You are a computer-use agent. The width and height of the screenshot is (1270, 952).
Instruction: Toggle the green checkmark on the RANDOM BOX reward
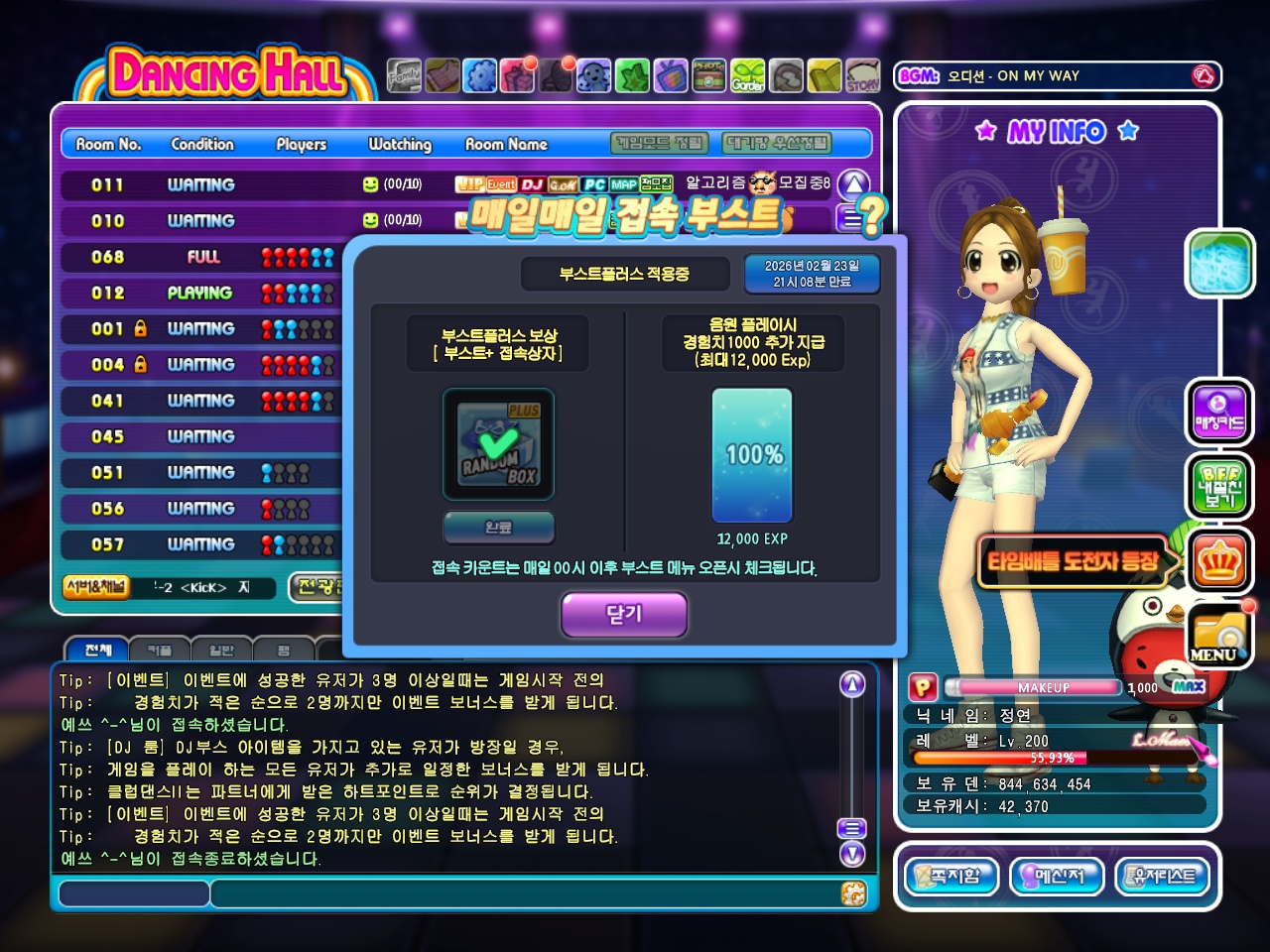tap(496, 441)
